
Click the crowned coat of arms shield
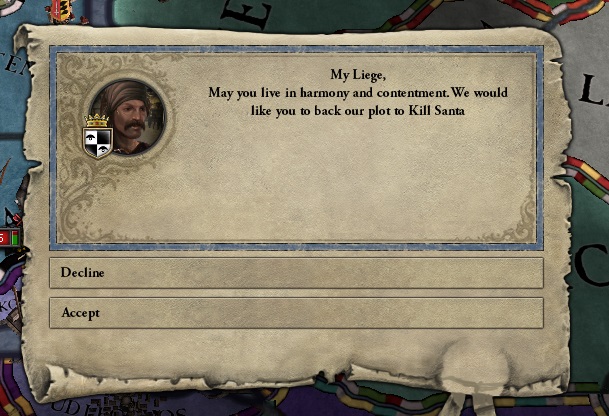(97, 139)
